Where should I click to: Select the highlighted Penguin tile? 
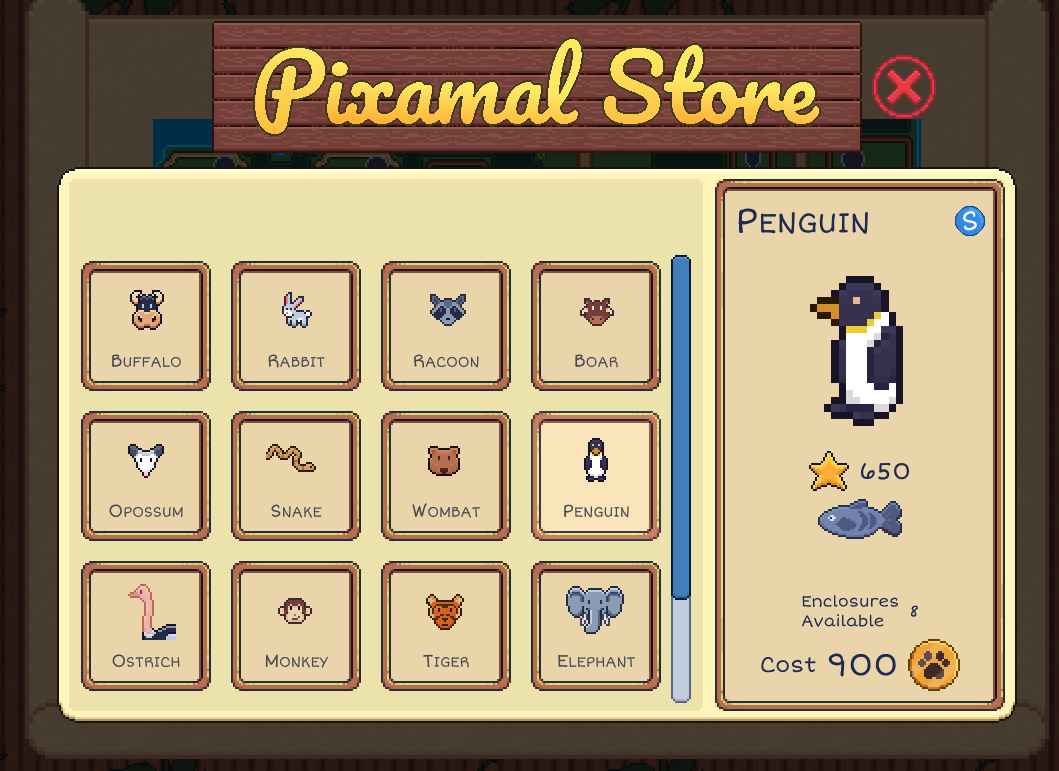pos(596,476)
